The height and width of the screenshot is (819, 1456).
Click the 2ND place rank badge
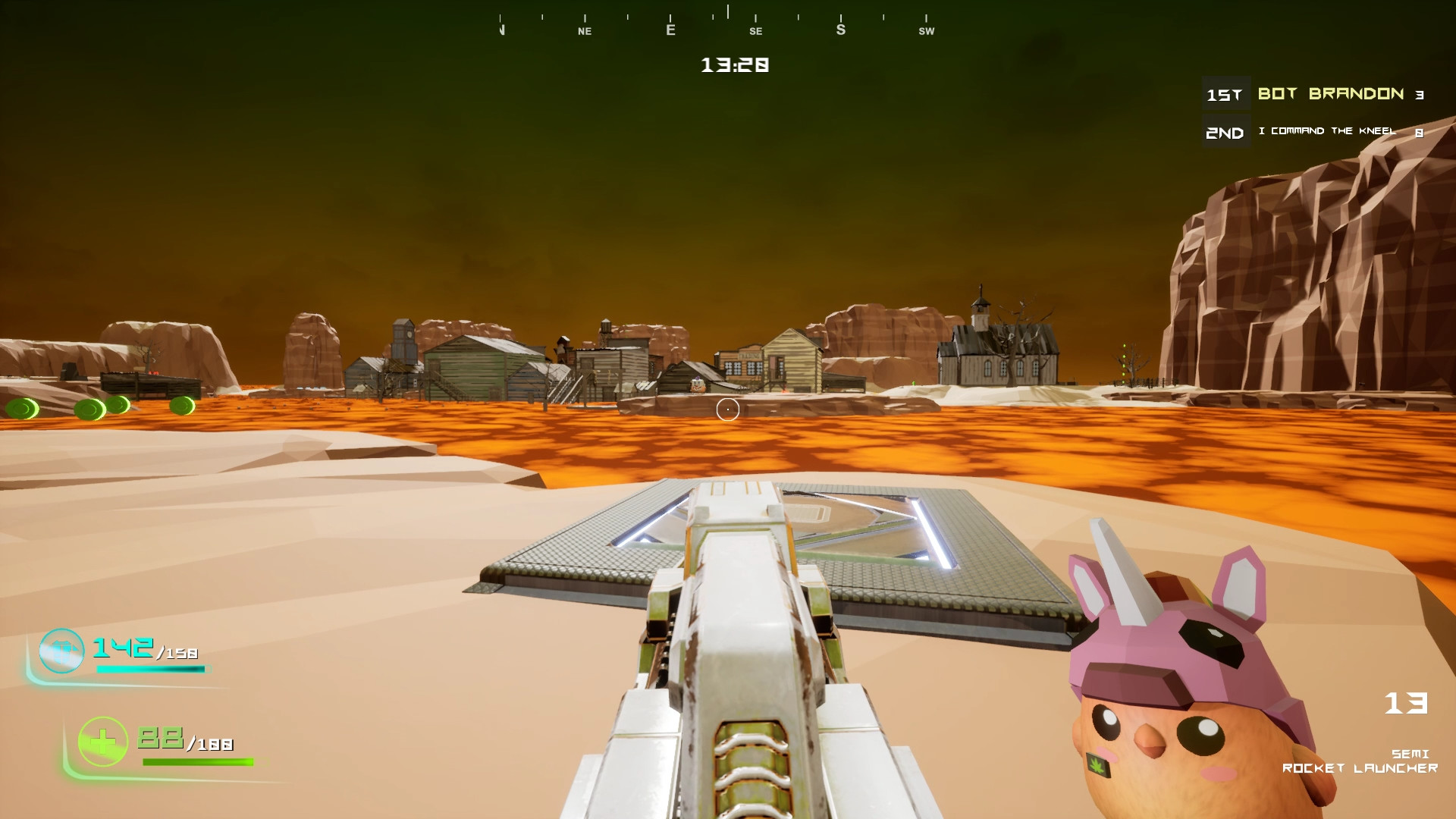point(1225,132)
